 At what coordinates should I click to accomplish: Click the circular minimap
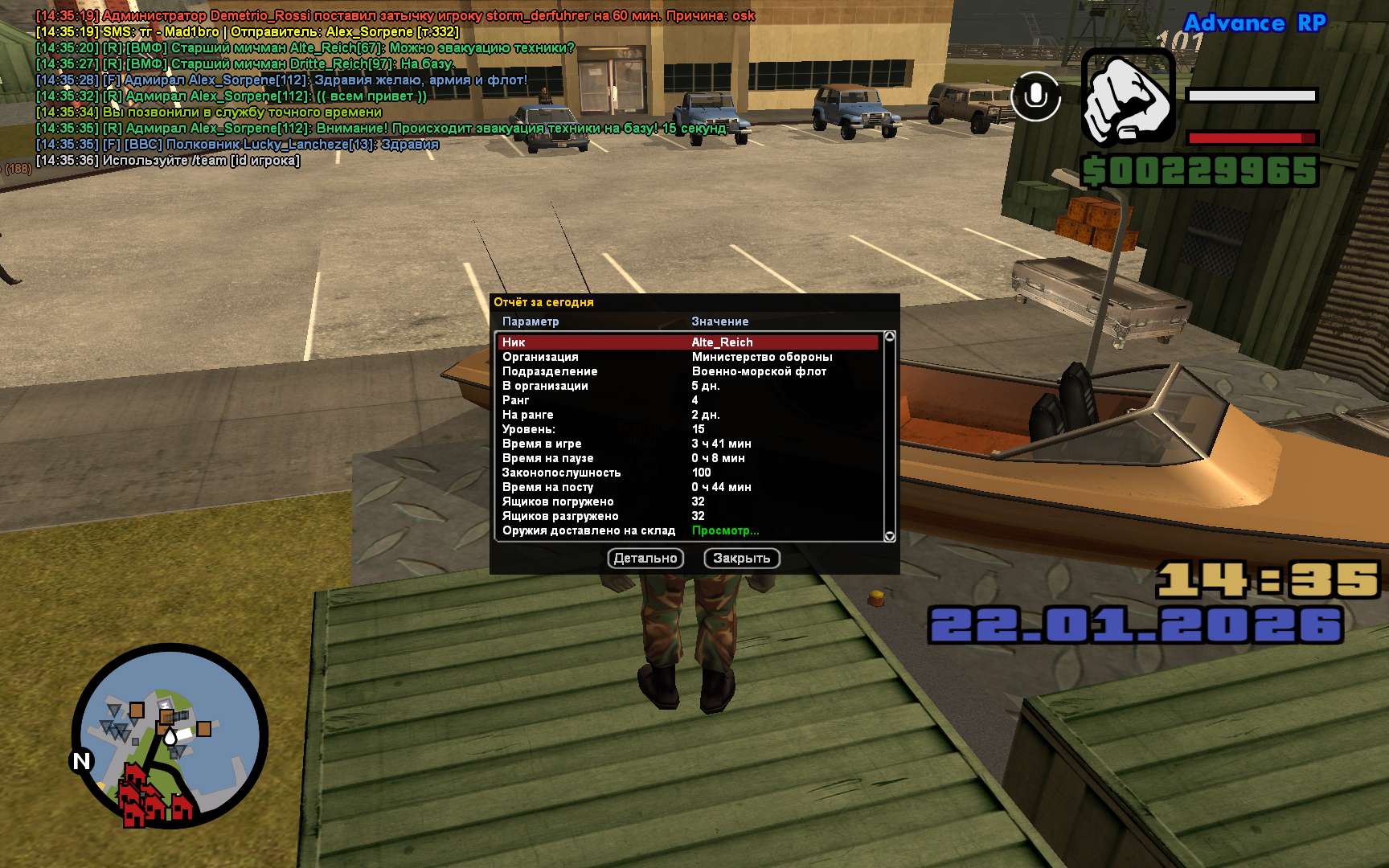pos(170,735)
